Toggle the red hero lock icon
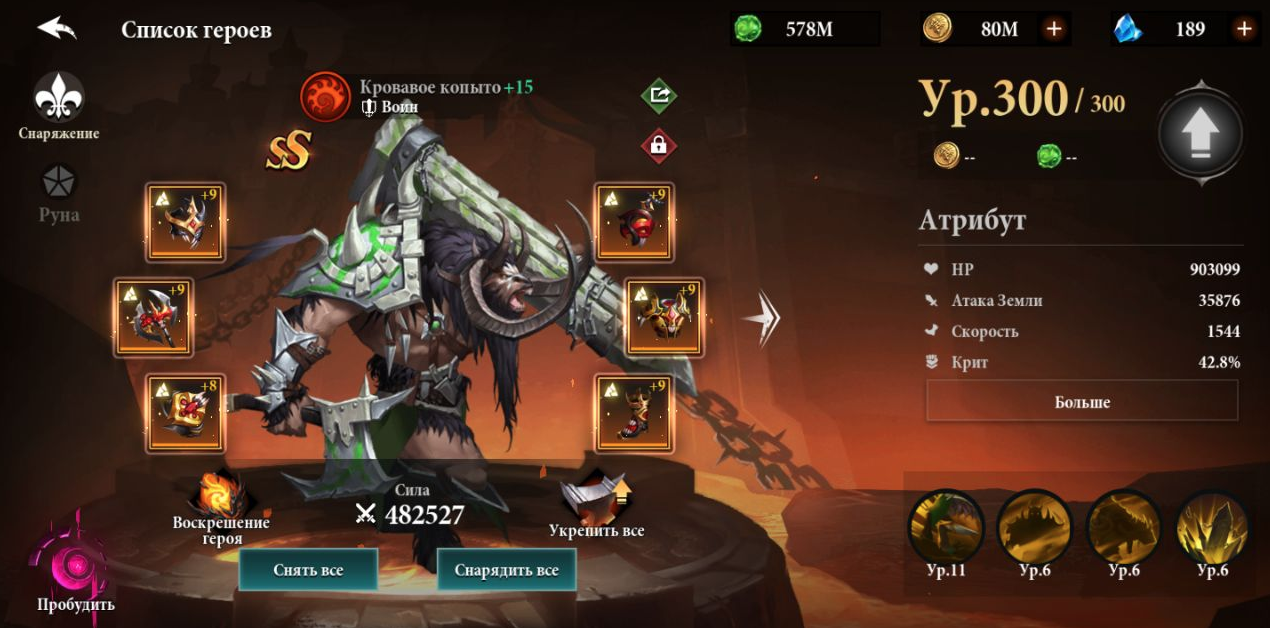This screenshot has width=1270, height=628. [658, 145]
